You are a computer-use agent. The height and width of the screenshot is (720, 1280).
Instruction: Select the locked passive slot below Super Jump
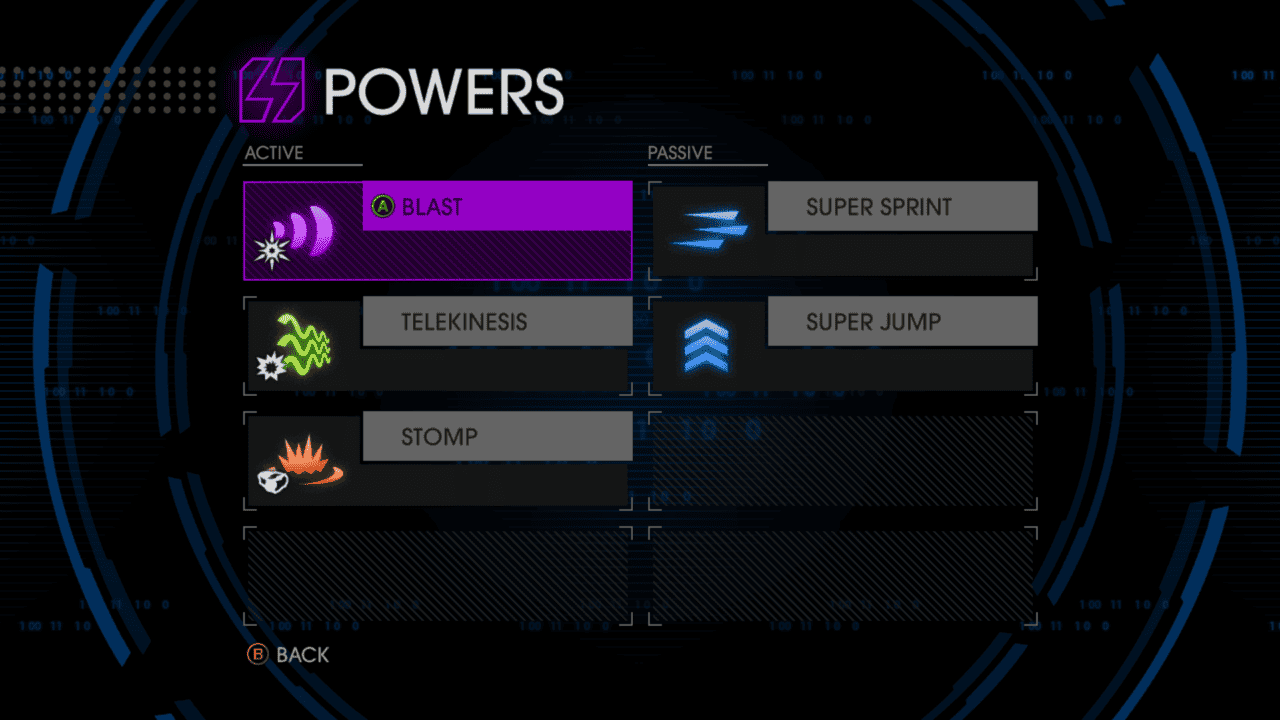point(843,460)
